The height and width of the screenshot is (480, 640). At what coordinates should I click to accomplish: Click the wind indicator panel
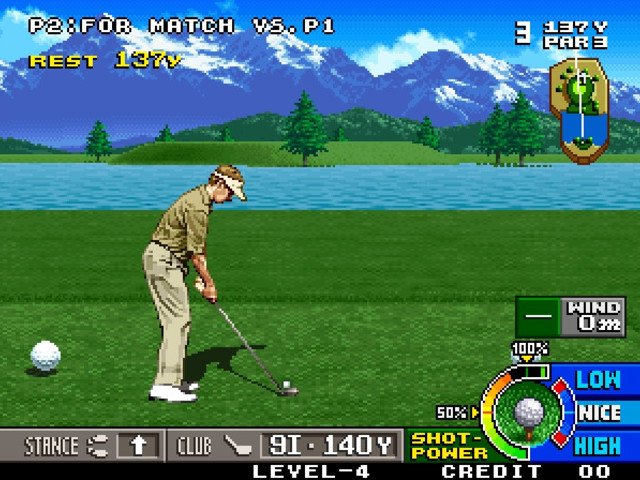coord(570,316)
